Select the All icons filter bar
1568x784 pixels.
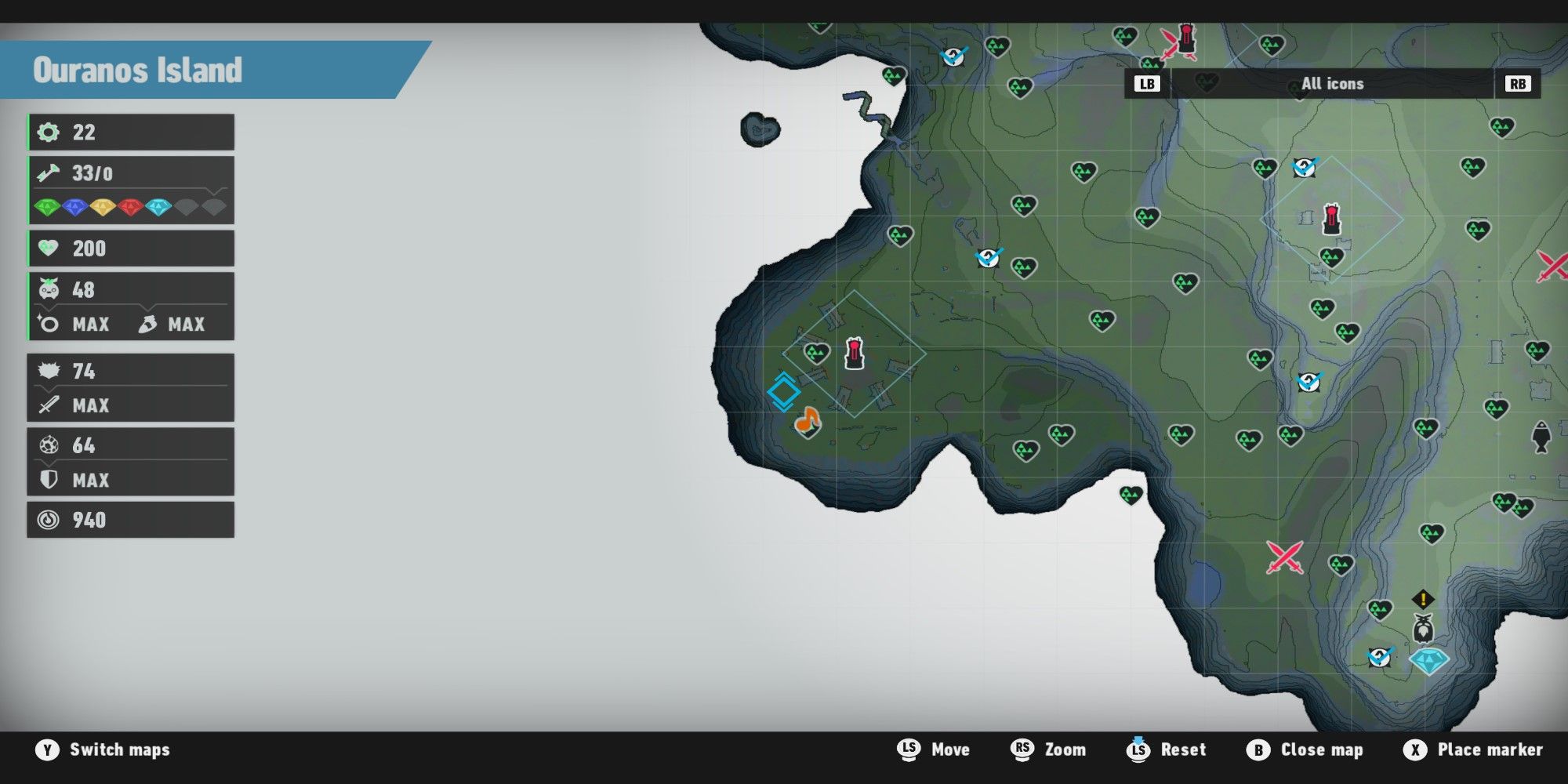(x=1331, y=83)
